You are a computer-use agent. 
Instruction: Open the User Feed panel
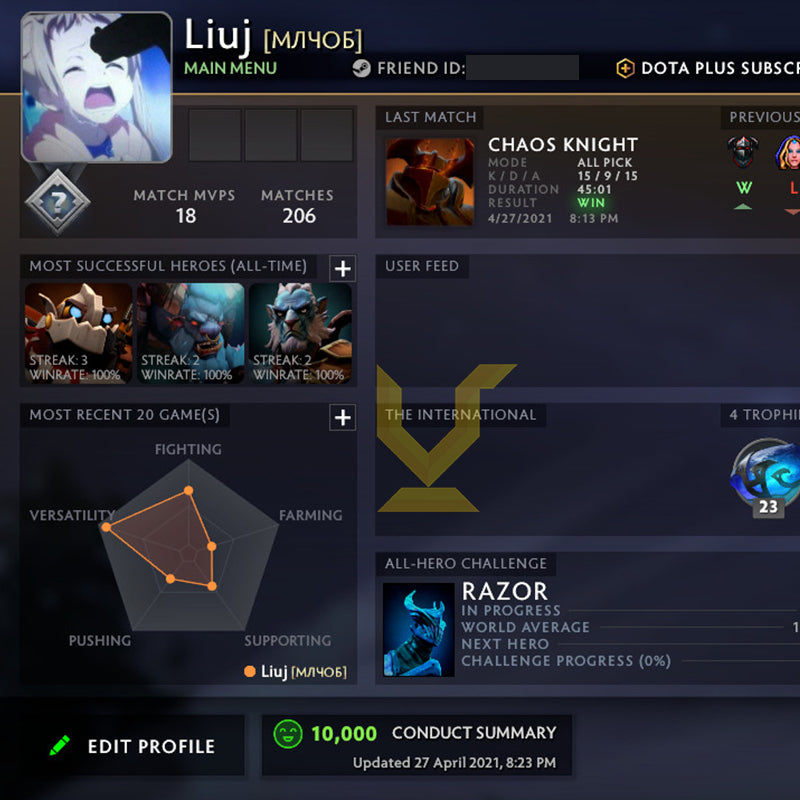coord(587,320)
